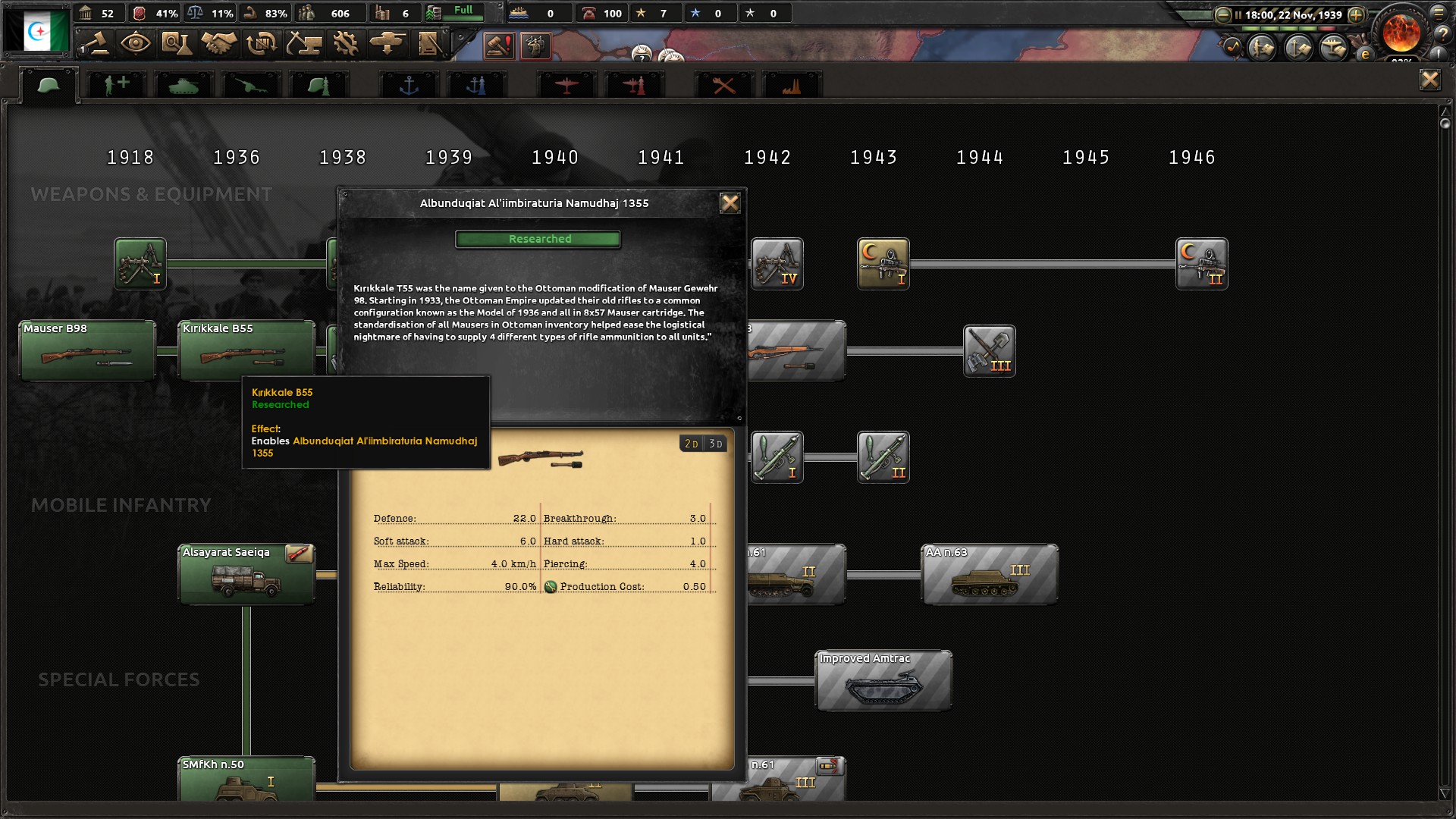The width and height of the screenshot is (1456, 819).
Task: Select the Improved Amtrac technology
Action: pyautogui.click(x=882, y=680)
